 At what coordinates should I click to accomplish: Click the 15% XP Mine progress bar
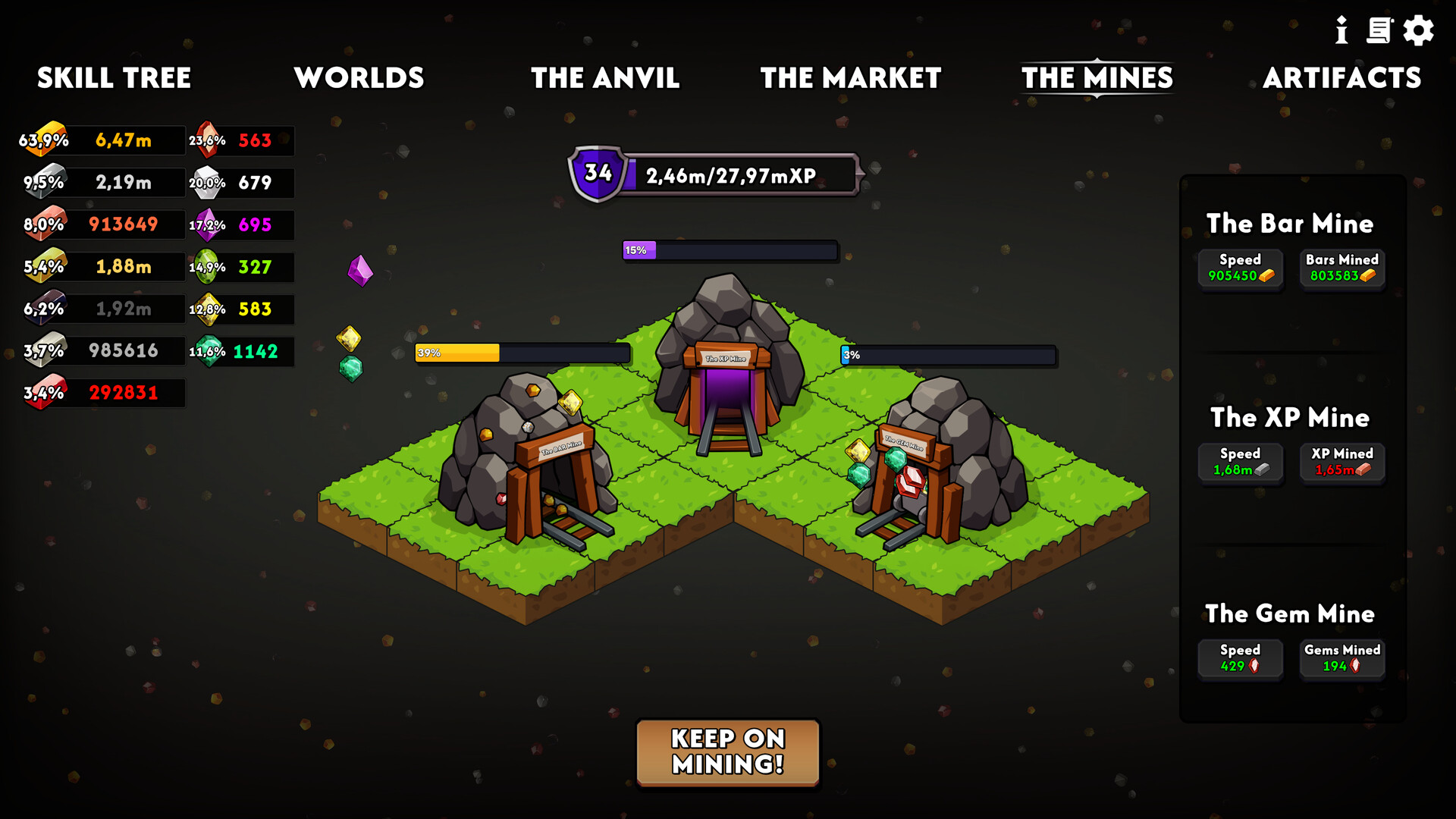(728, 250)
